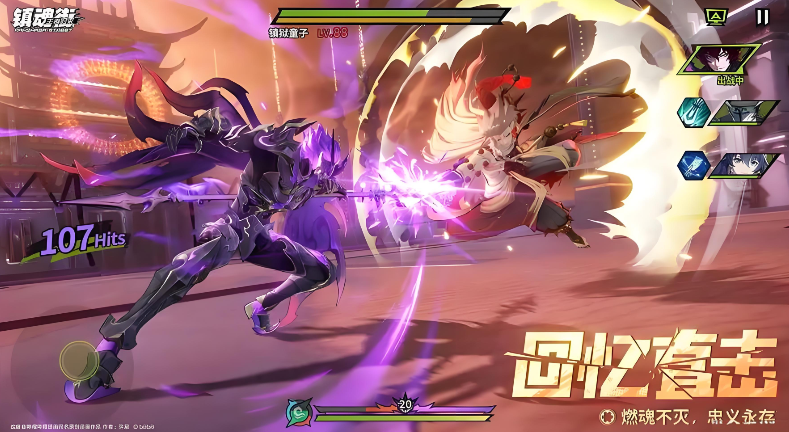Image resolution: width=789 pixels, height=432 pixels.
Task: Switch to the white-haired second character portrait
Action: click(x=744, y=112)
